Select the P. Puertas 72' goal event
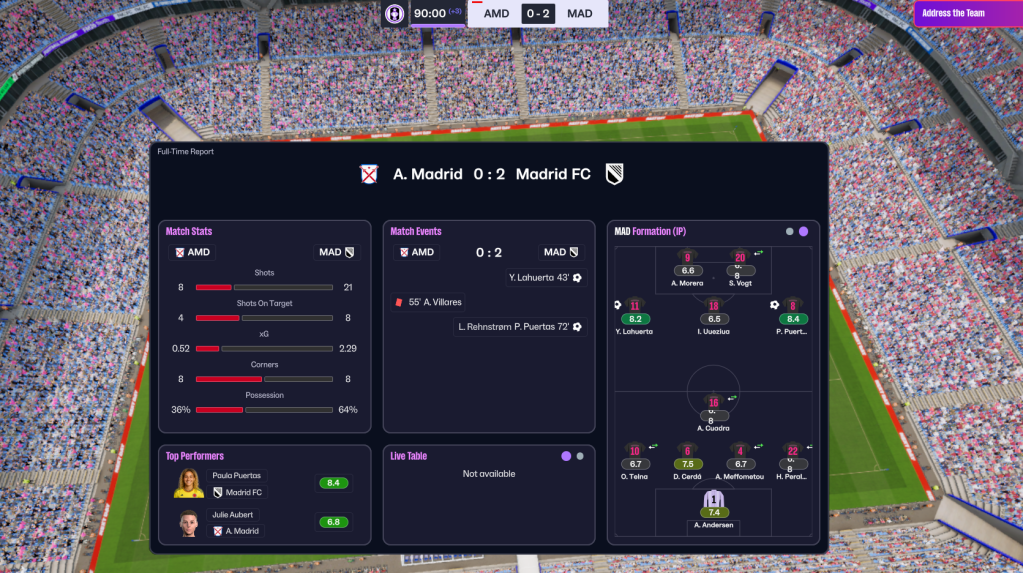Image resolution: width=1023 pixels, height=573 pixels. (520, 327)
